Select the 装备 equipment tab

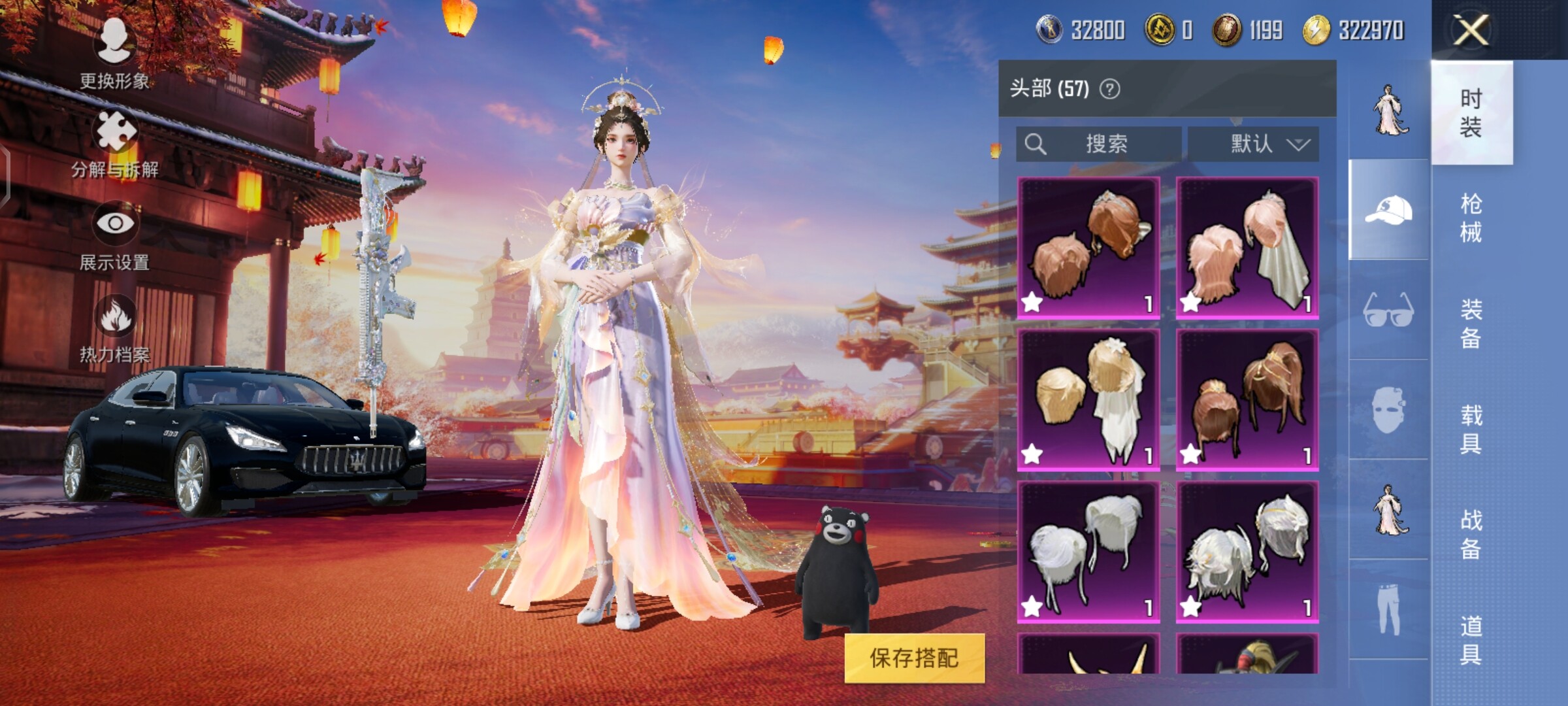1471,324
